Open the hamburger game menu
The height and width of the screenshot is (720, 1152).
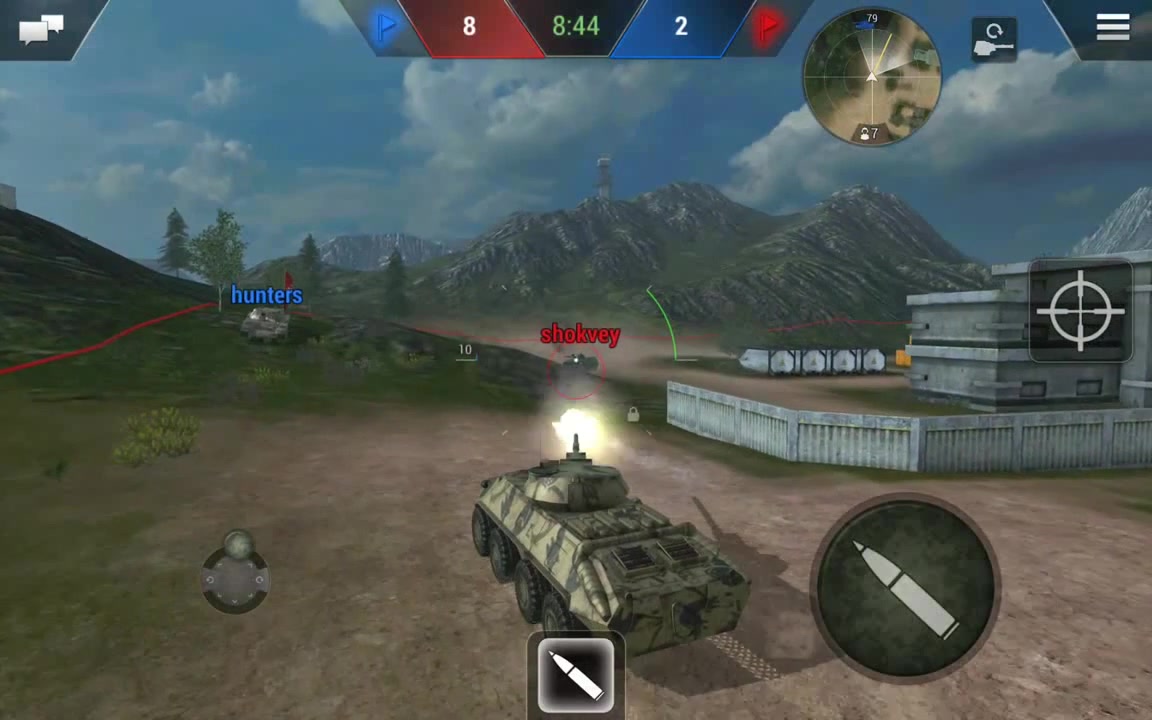1112,27
